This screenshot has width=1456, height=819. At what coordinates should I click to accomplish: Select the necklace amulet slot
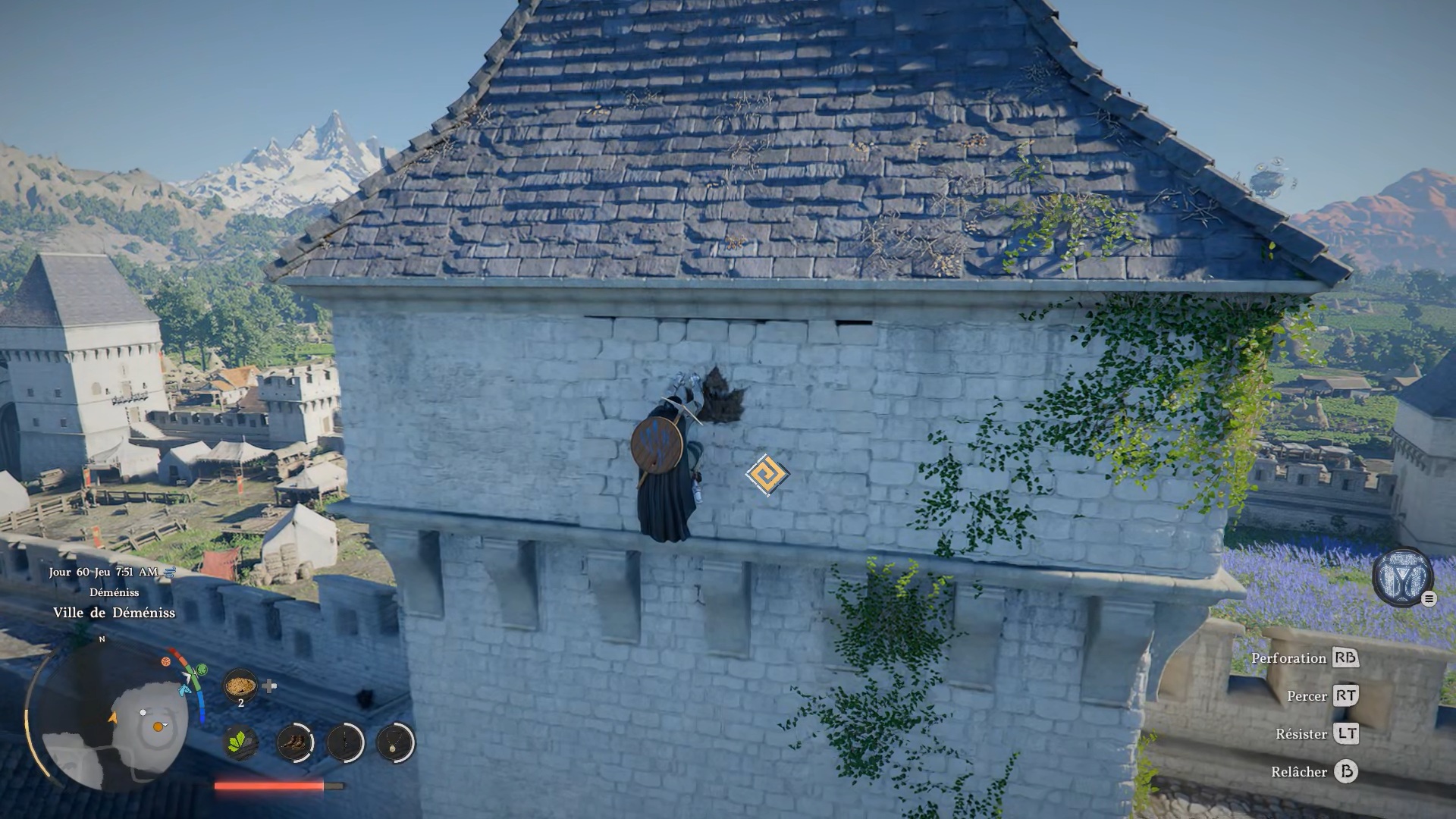(x=395, y=742)
